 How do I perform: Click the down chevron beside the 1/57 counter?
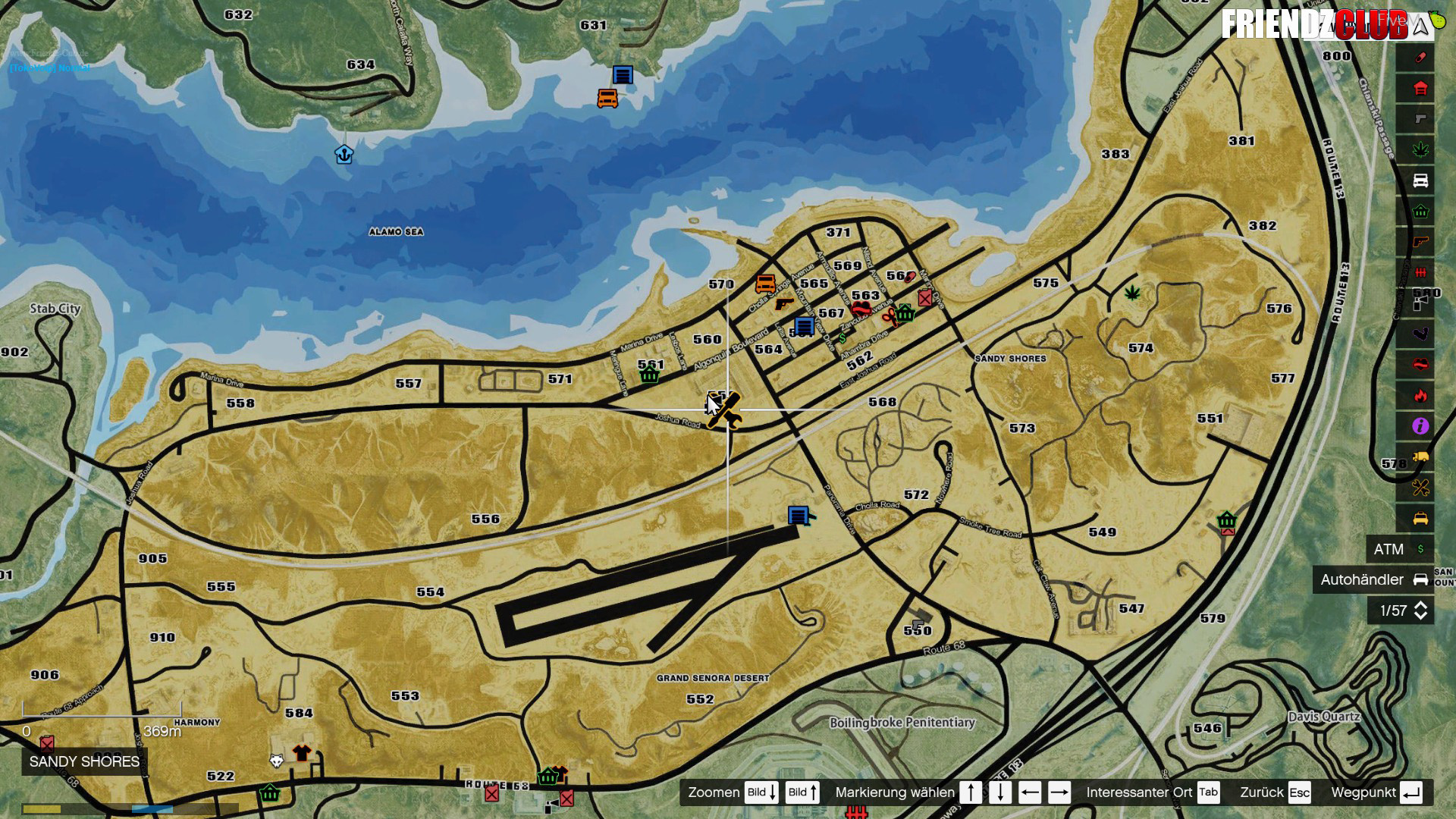(1420, 617)
